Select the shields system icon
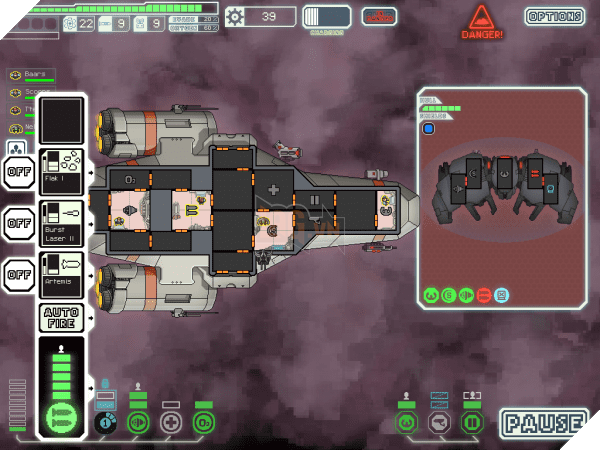 [105, 422]
